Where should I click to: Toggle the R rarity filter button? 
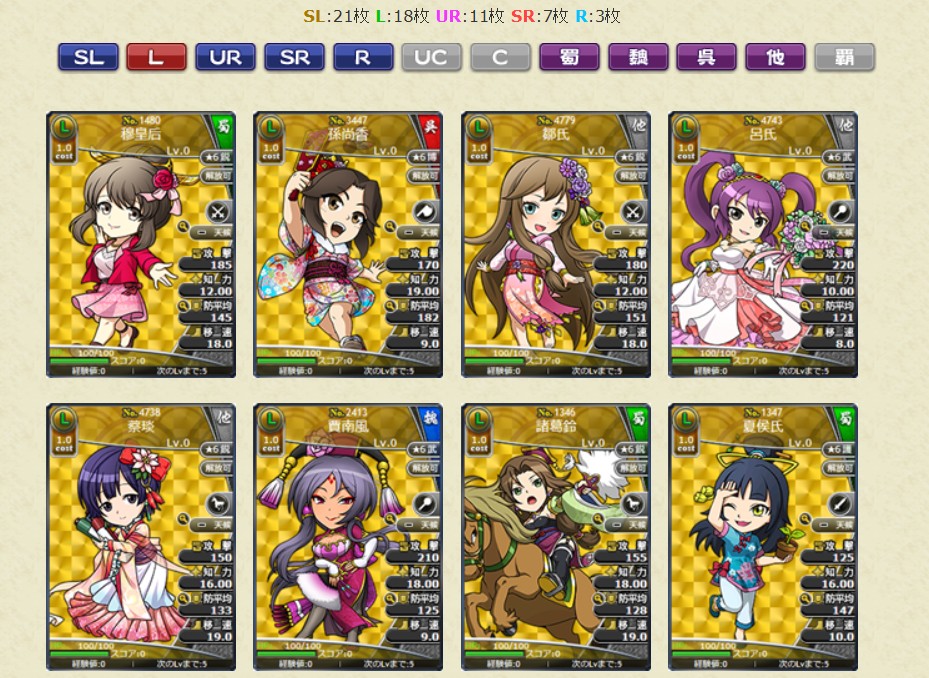tap(363, 57)
